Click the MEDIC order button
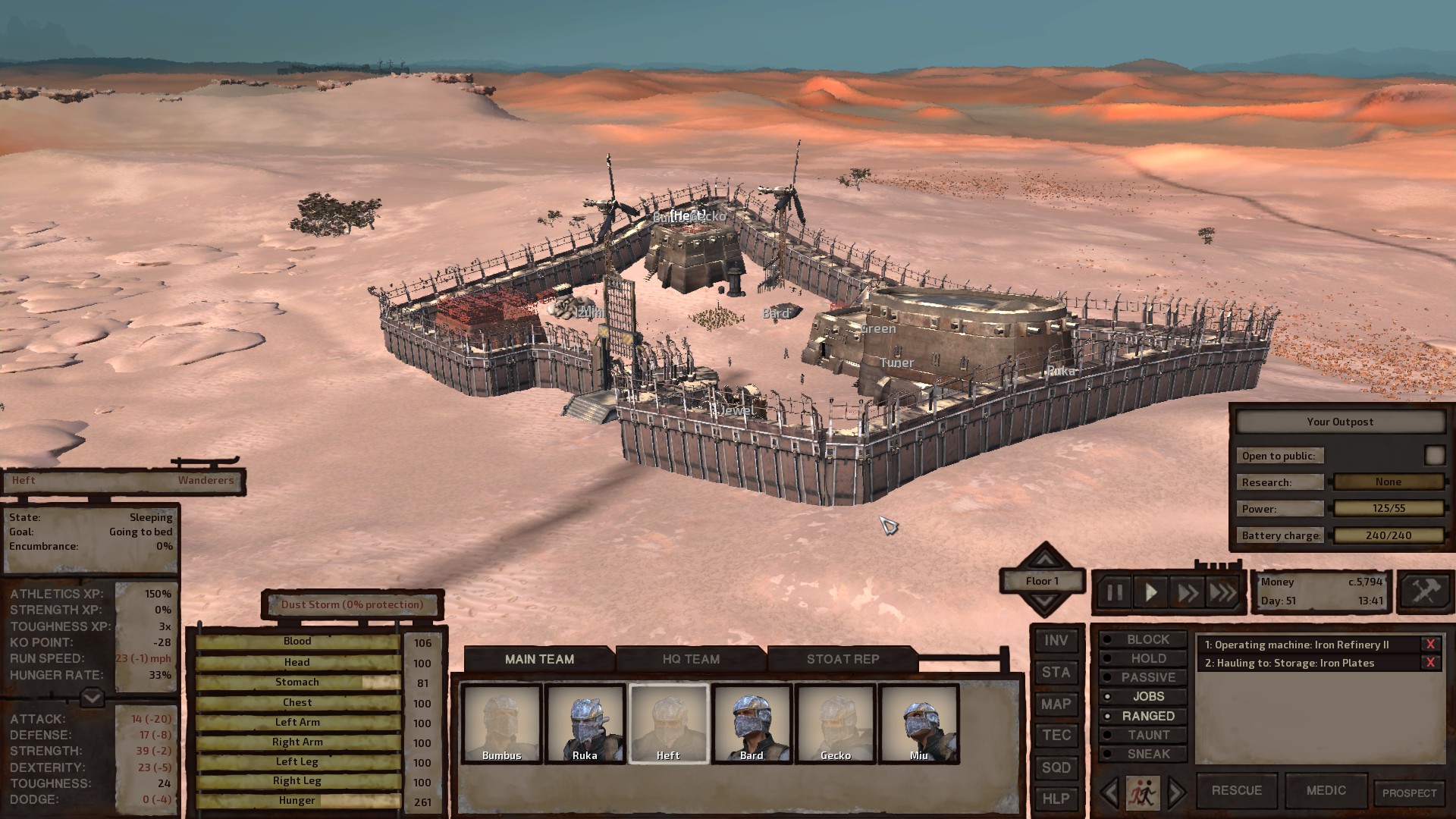Viewport: 1456px width, 819px height. click(1326, 790)
